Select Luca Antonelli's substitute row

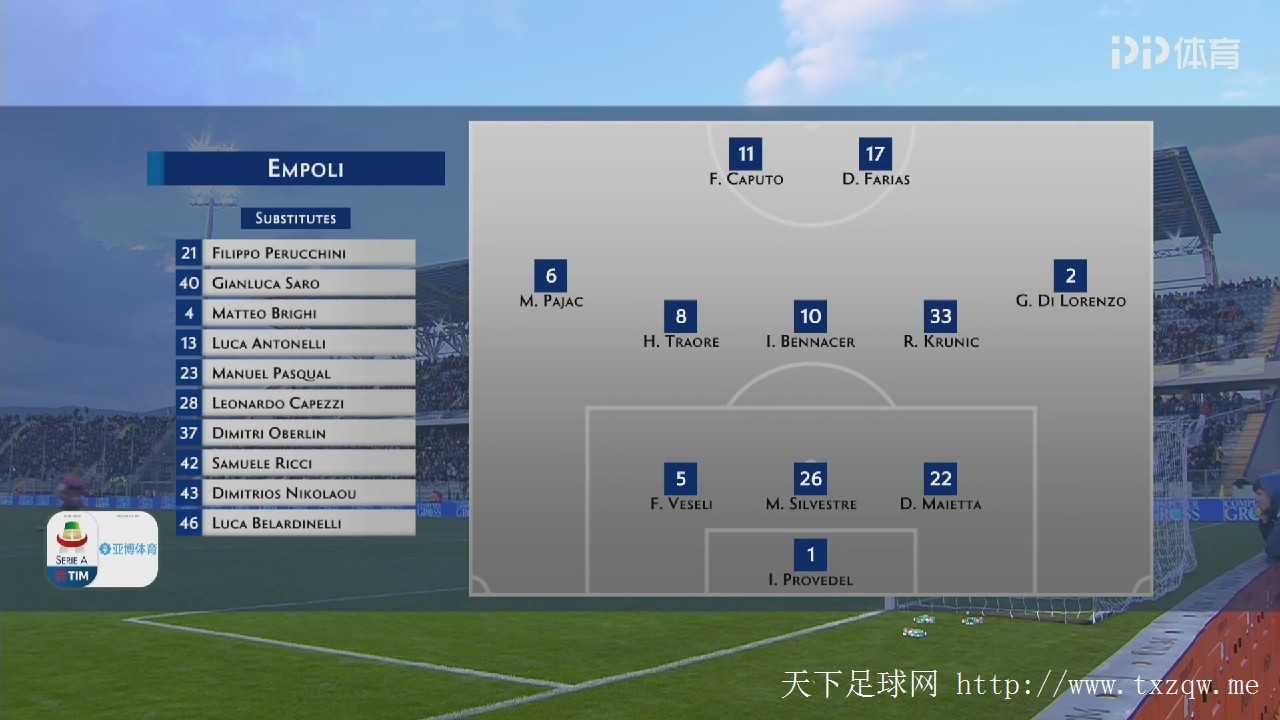[x=296, y=343]
